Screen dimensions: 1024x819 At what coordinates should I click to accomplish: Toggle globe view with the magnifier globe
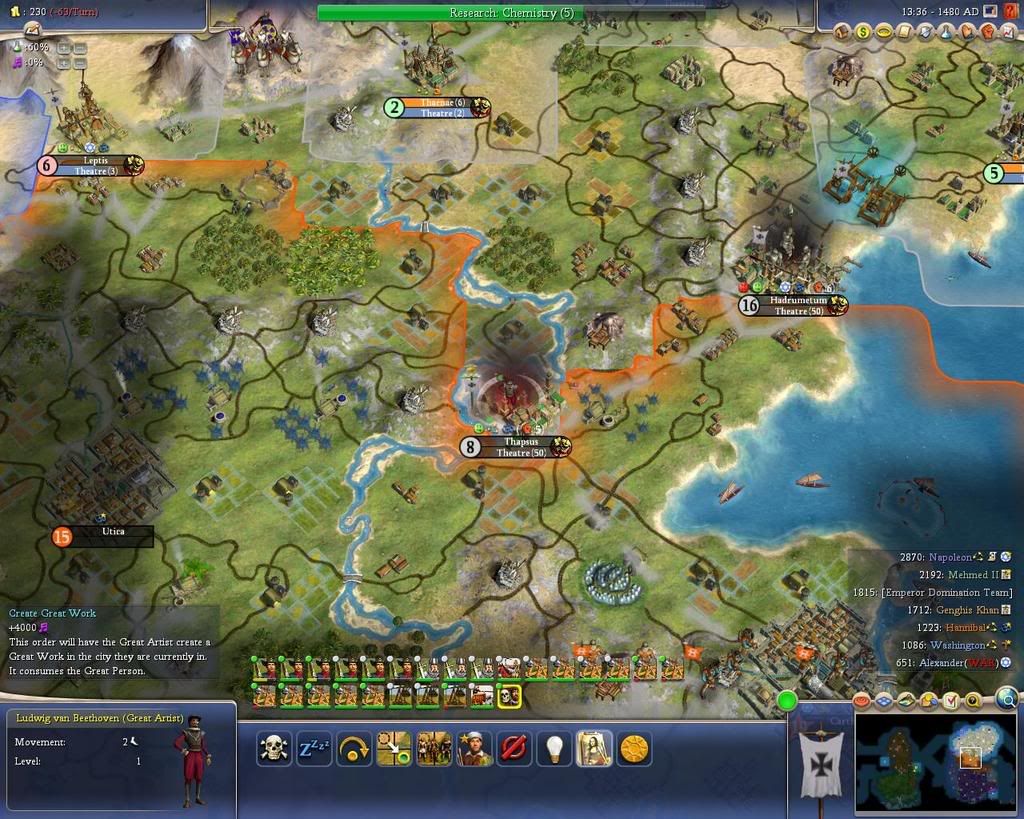[x=1006, y=698]
